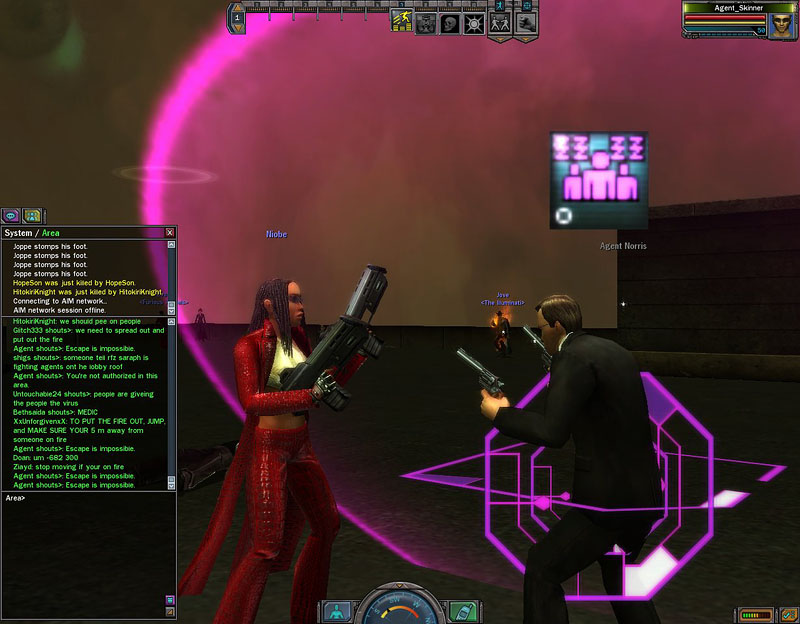Click the pink team status effect icon
This screenshot has height=624, width=800.
(598, 179)
